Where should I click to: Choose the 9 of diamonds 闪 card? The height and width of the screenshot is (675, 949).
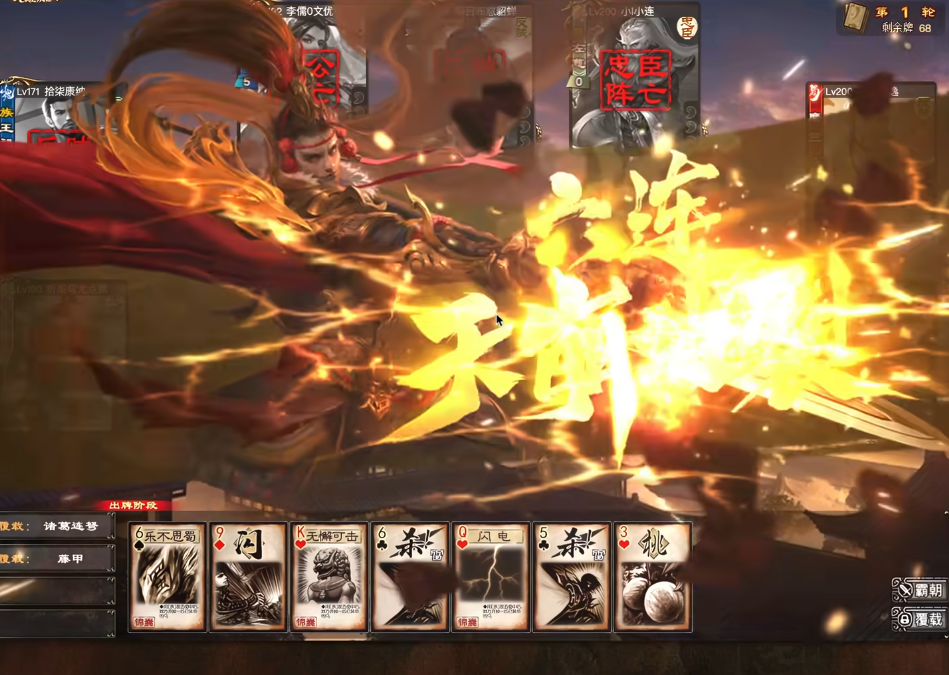tap(248, 577)
